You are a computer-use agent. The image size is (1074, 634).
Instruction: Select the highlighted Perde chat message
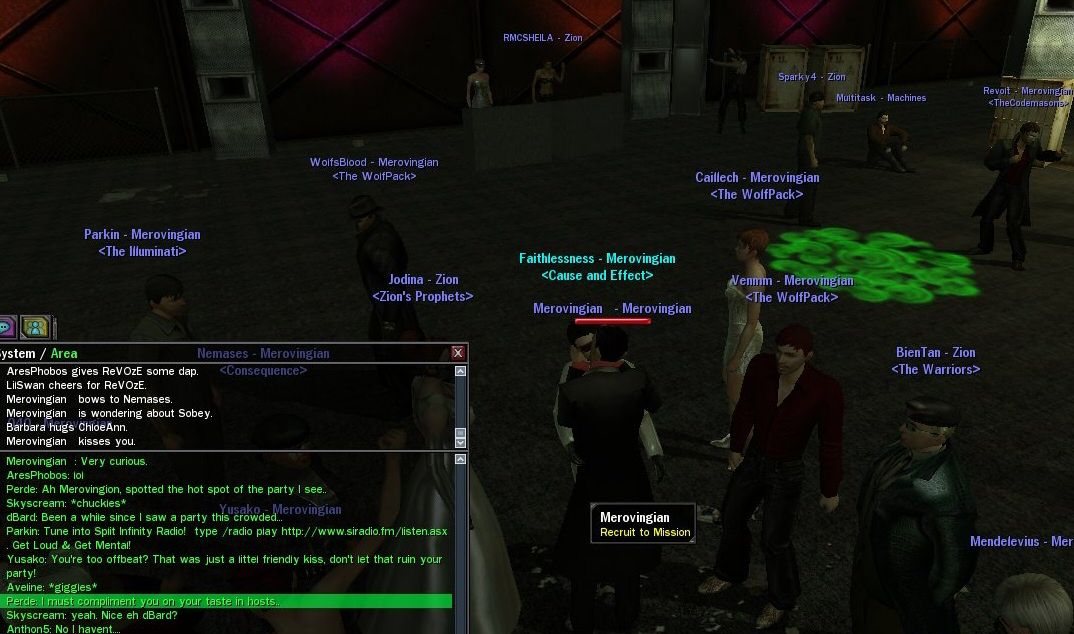(228, 601)
